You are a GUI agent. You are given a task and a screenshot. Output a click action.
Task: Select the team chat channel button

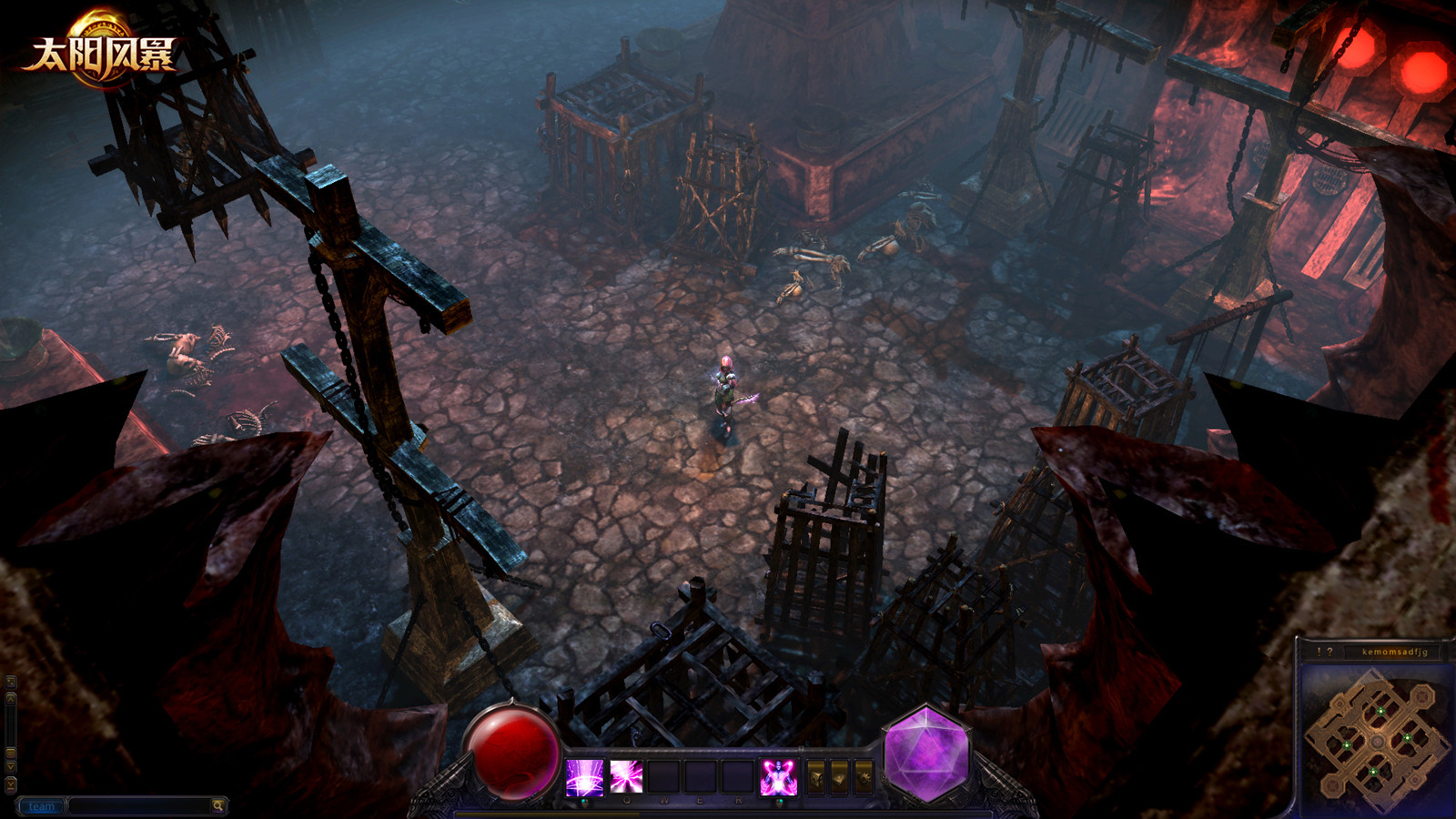pos(42,806)
